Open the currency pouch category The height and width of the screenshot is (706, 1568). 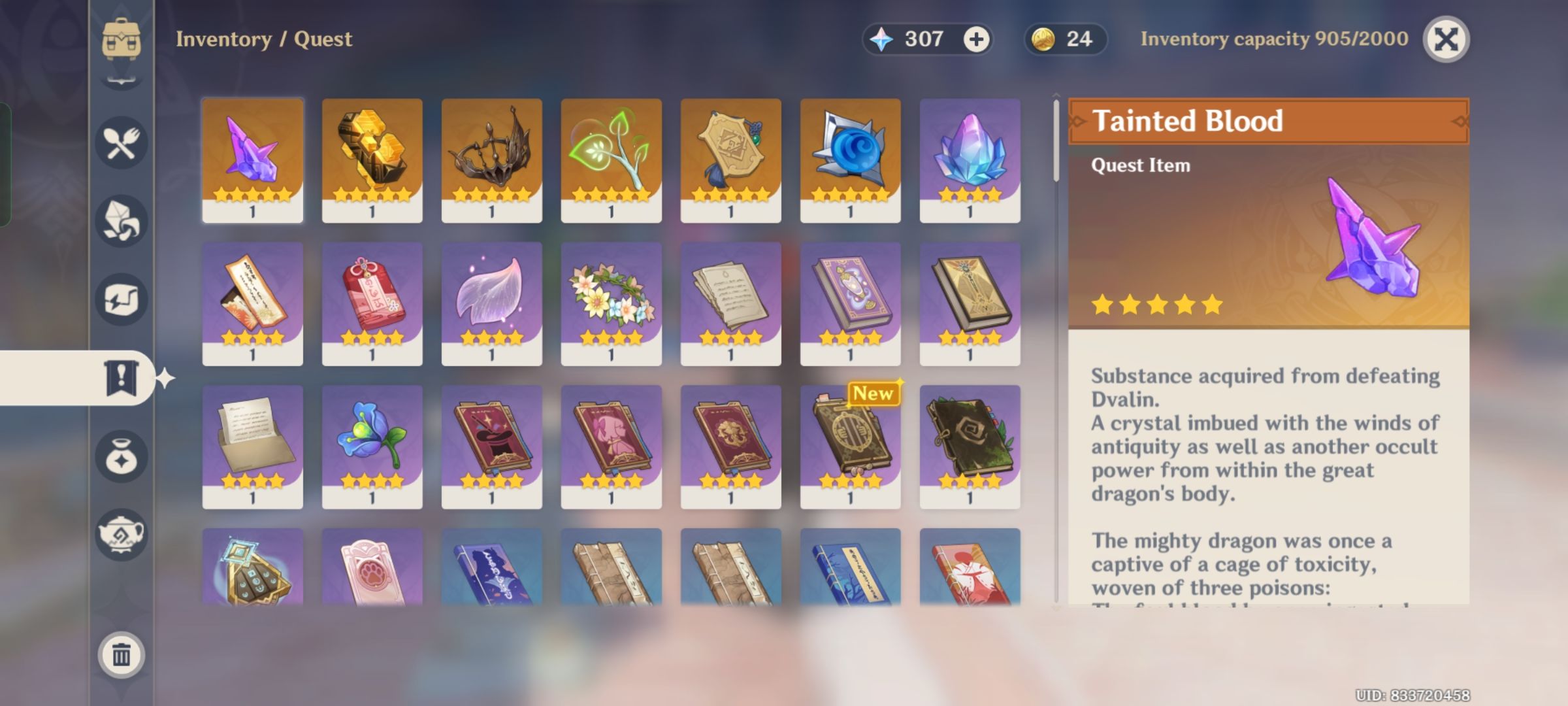click(120, 456)
